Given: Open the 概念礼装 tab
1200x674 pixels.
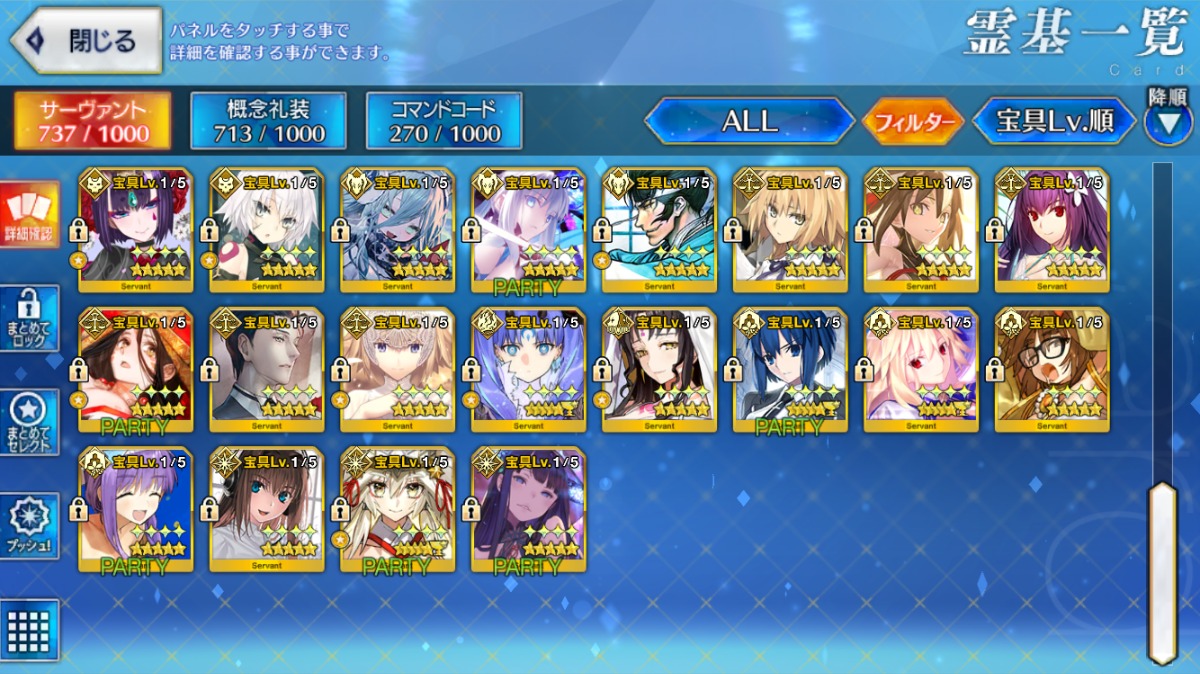Looking at the screenshot, I should (x=268, y=121).
